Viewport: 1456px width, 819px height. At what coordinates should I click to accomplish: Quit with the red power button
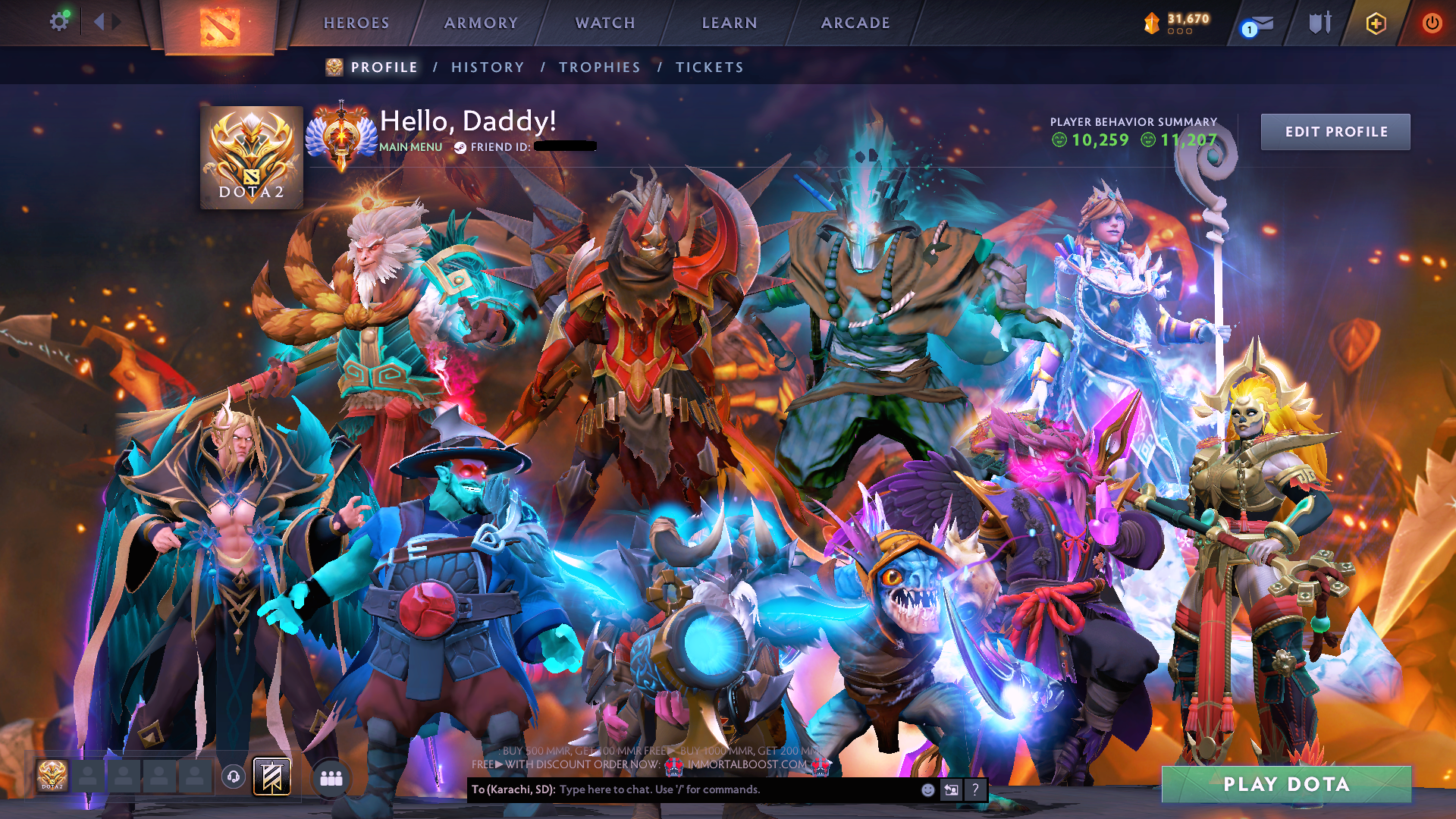[1432, 24]
